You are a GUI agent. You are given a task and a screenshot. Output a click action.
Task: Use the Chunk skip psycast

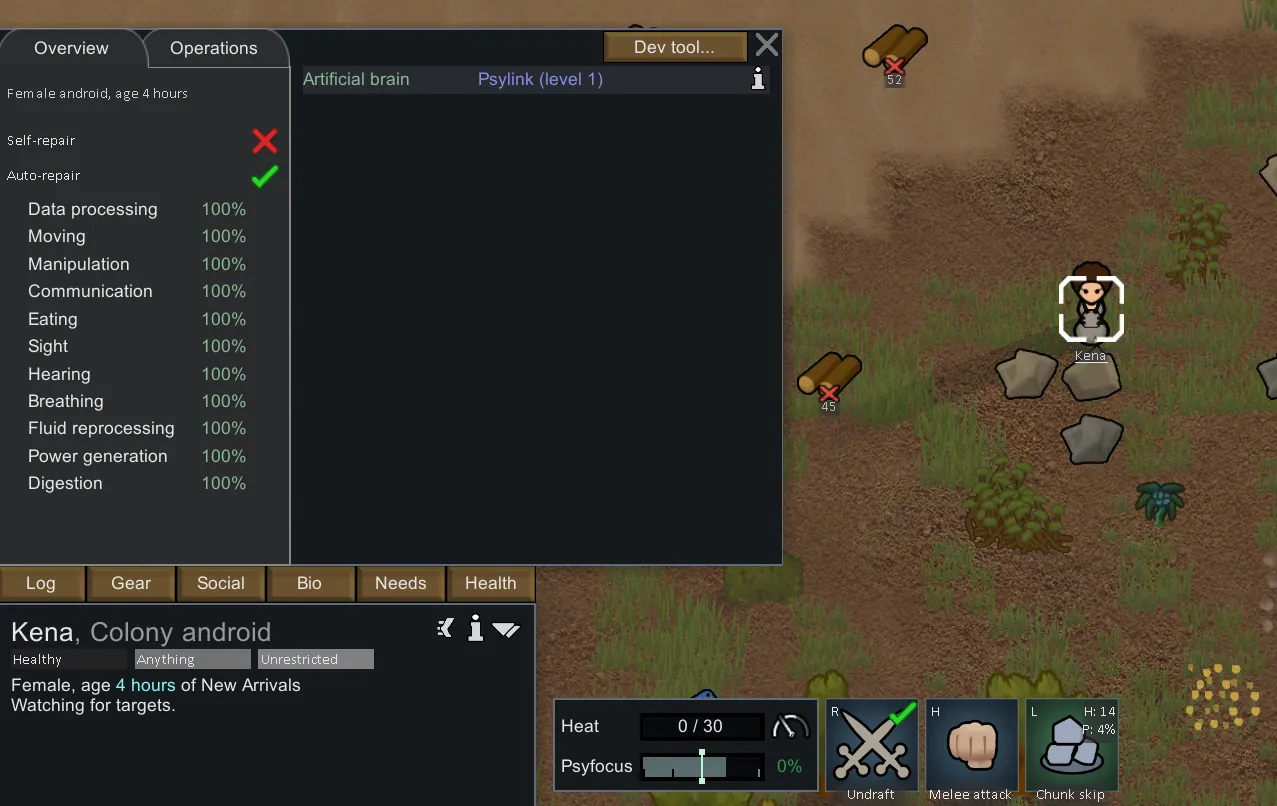1071,745
